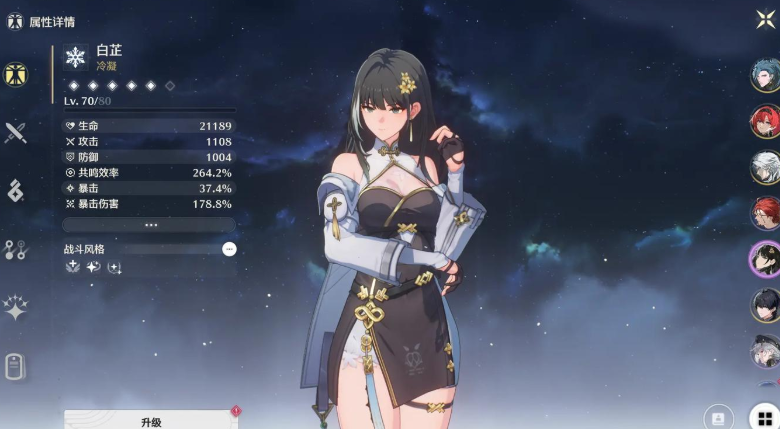Switch to the crossed-swords weapon tab
This screenshot has height=429, width=780.
click(15, 133)
